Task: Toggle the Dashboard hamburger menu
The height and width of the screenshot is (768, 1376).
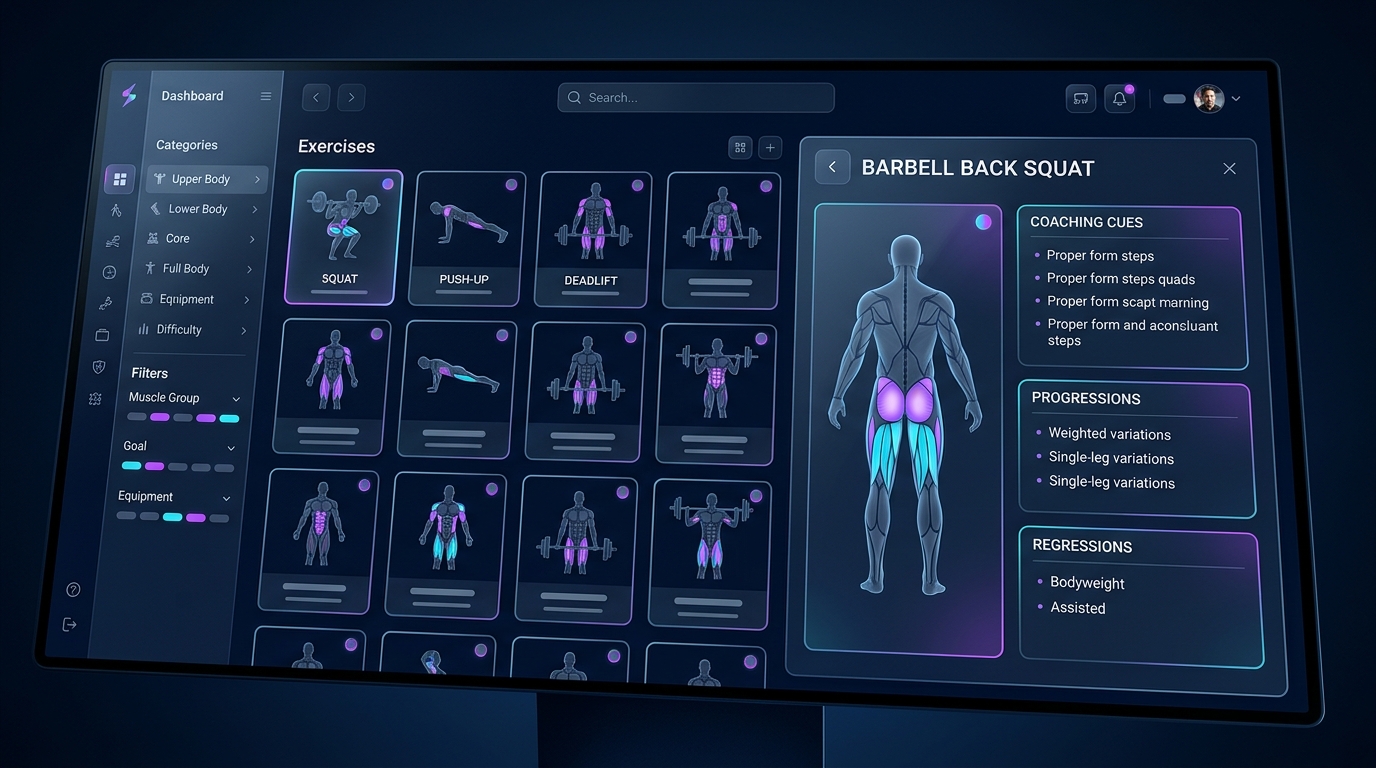Action: 266,97
